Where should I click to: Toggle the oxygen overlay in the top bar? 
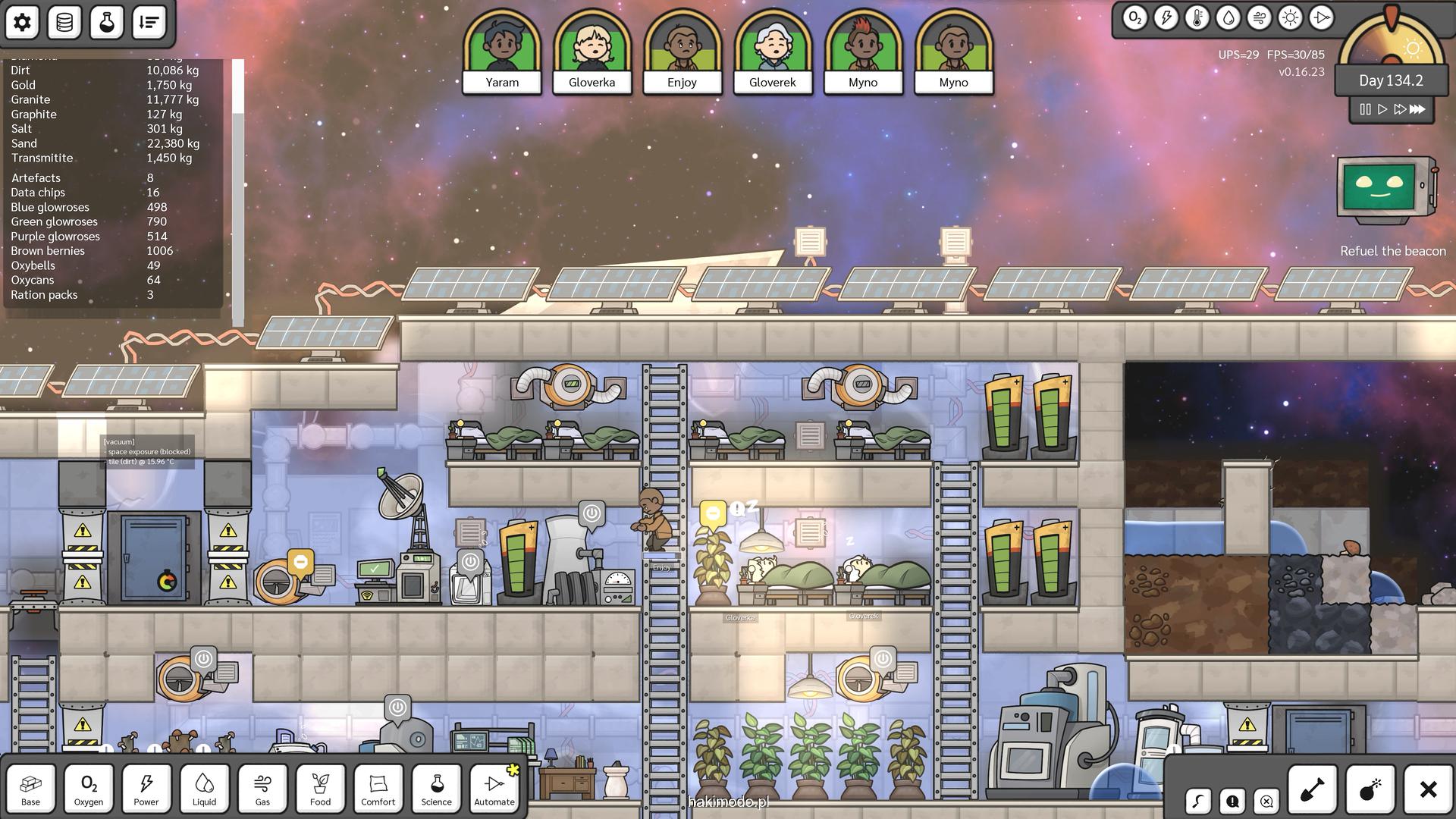(x=1134, y=18)
